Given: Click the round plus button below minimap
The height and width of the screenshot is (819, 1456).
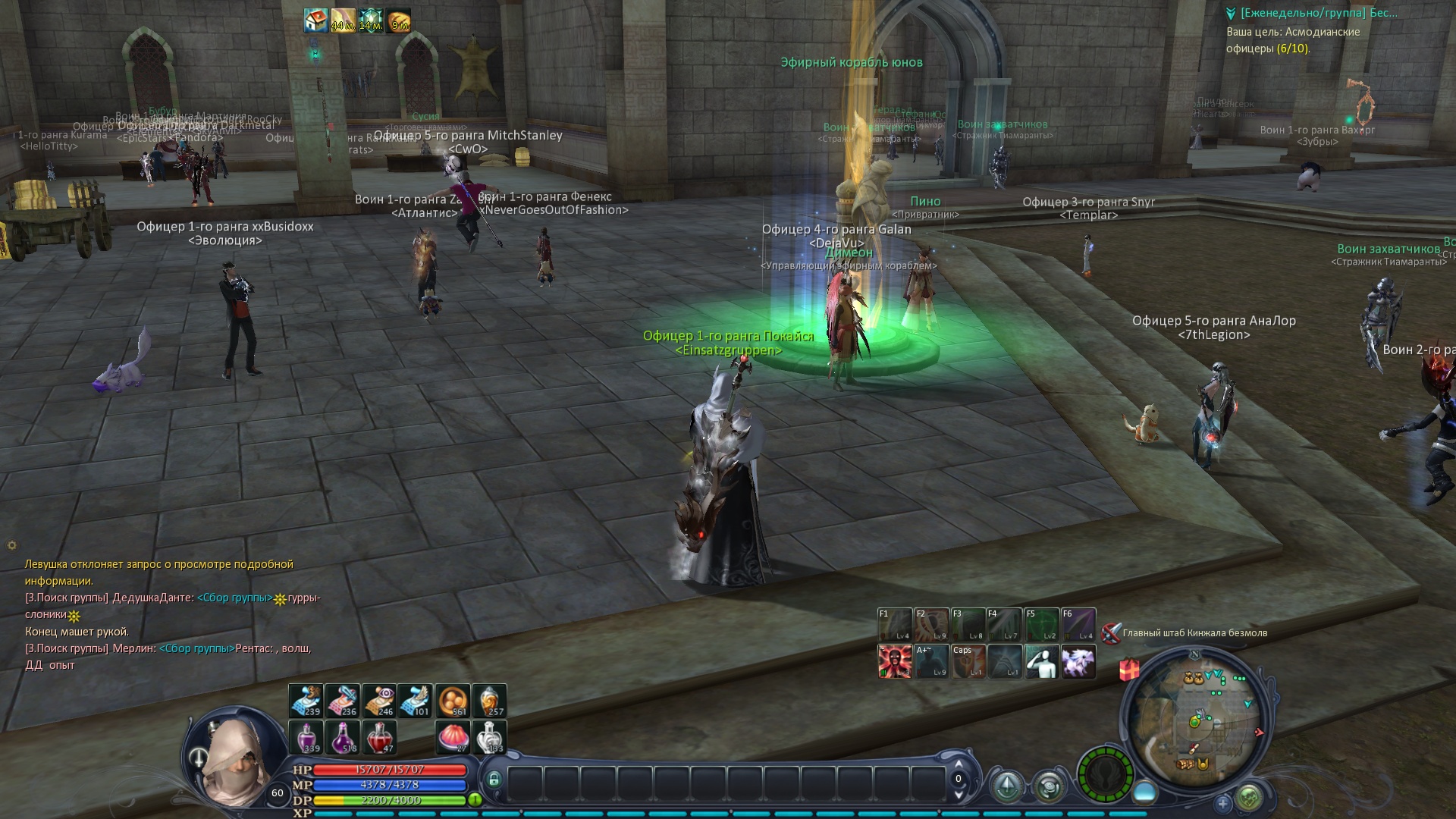Looking at the screenshot, I should [x=1222, y=802].
